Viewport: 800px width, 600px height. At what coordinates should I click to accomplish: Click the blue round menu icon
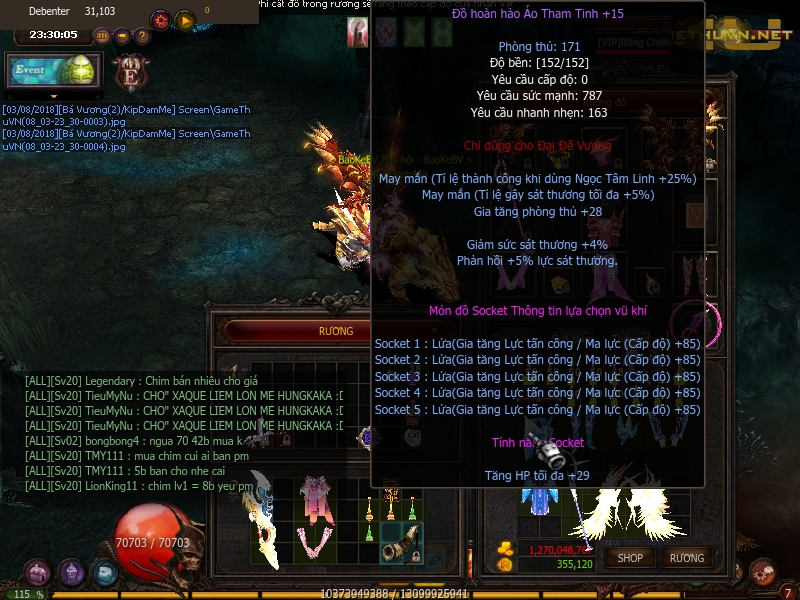(x=104, y=573)
